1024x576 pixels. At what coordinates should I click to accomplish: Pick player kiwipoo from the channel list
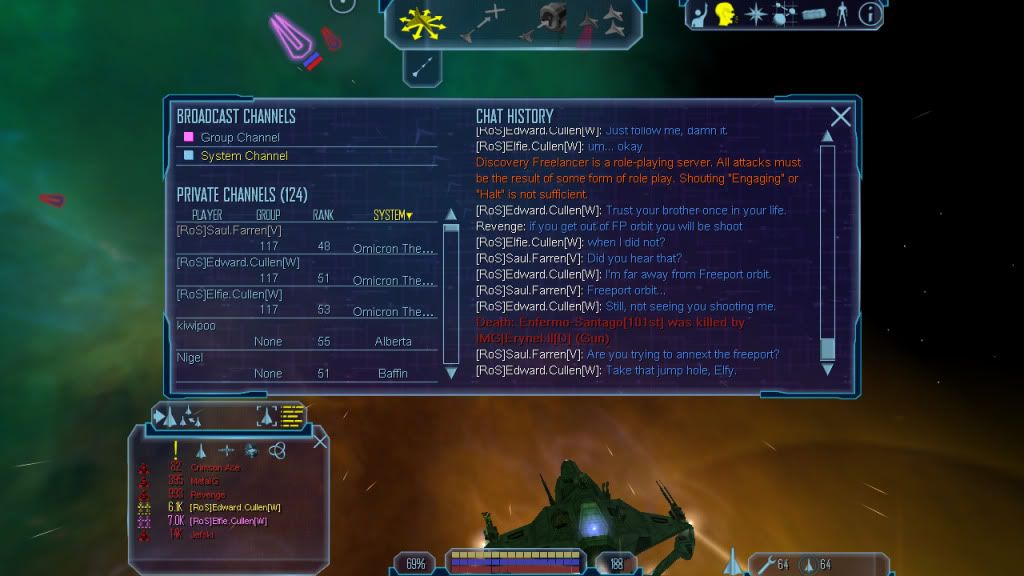(x=197, y=325)
